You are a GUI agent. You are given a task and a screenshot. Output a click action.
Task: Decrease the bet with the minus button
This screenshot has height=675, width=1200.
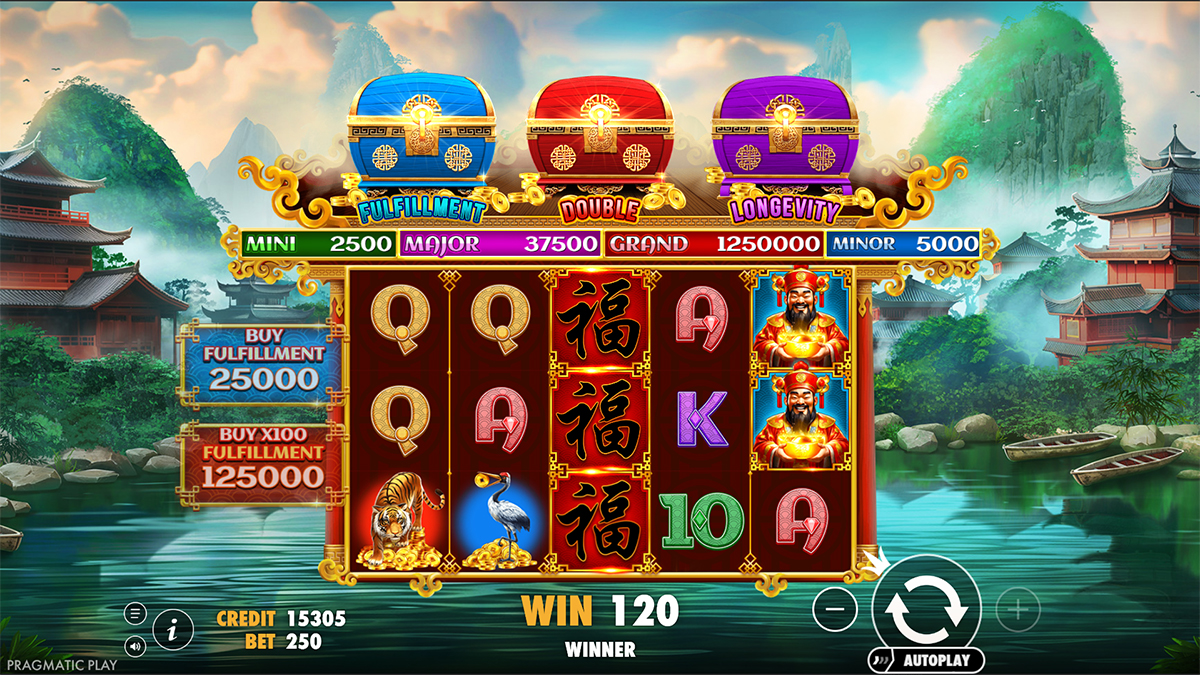pos(835,608)
